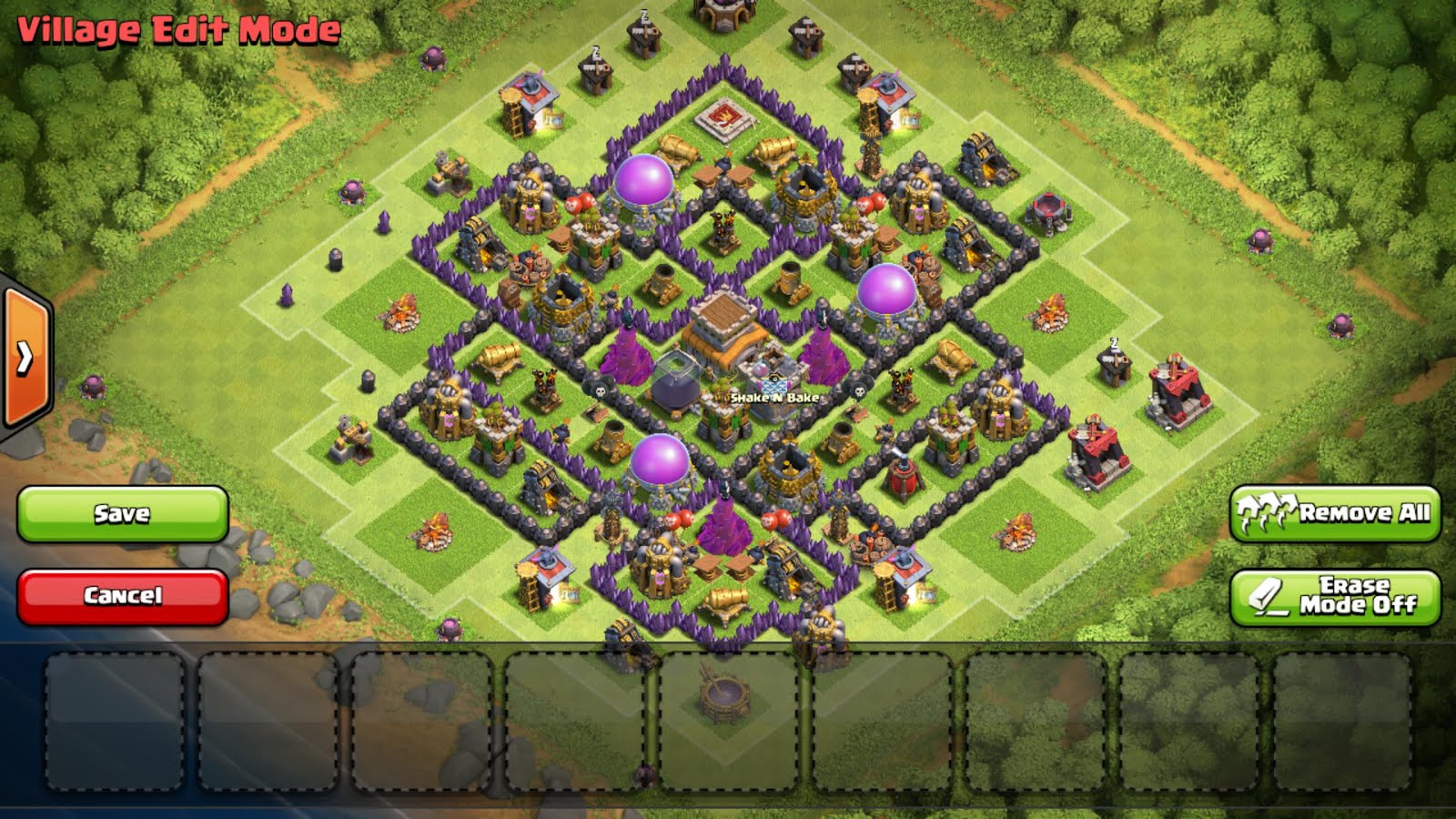Click Remove All to clear the layout
This screenshot has height=819, width=1456.
point(1336,514)
